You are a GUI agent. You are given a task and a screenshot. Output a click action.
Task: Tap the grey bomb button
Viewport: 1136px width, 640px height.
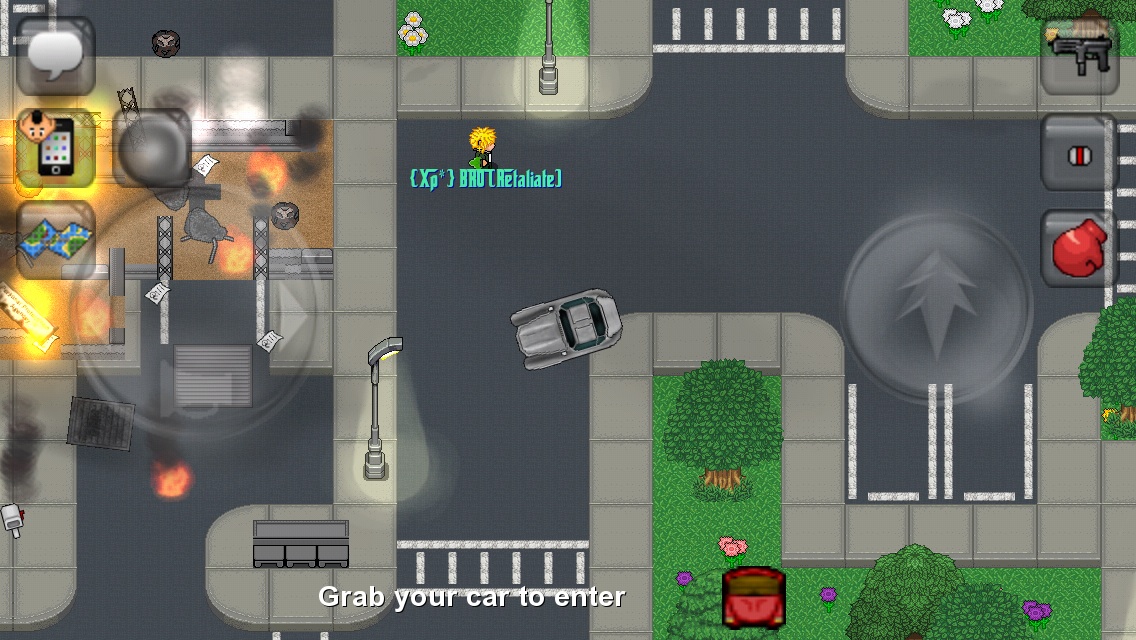point(152,148)
